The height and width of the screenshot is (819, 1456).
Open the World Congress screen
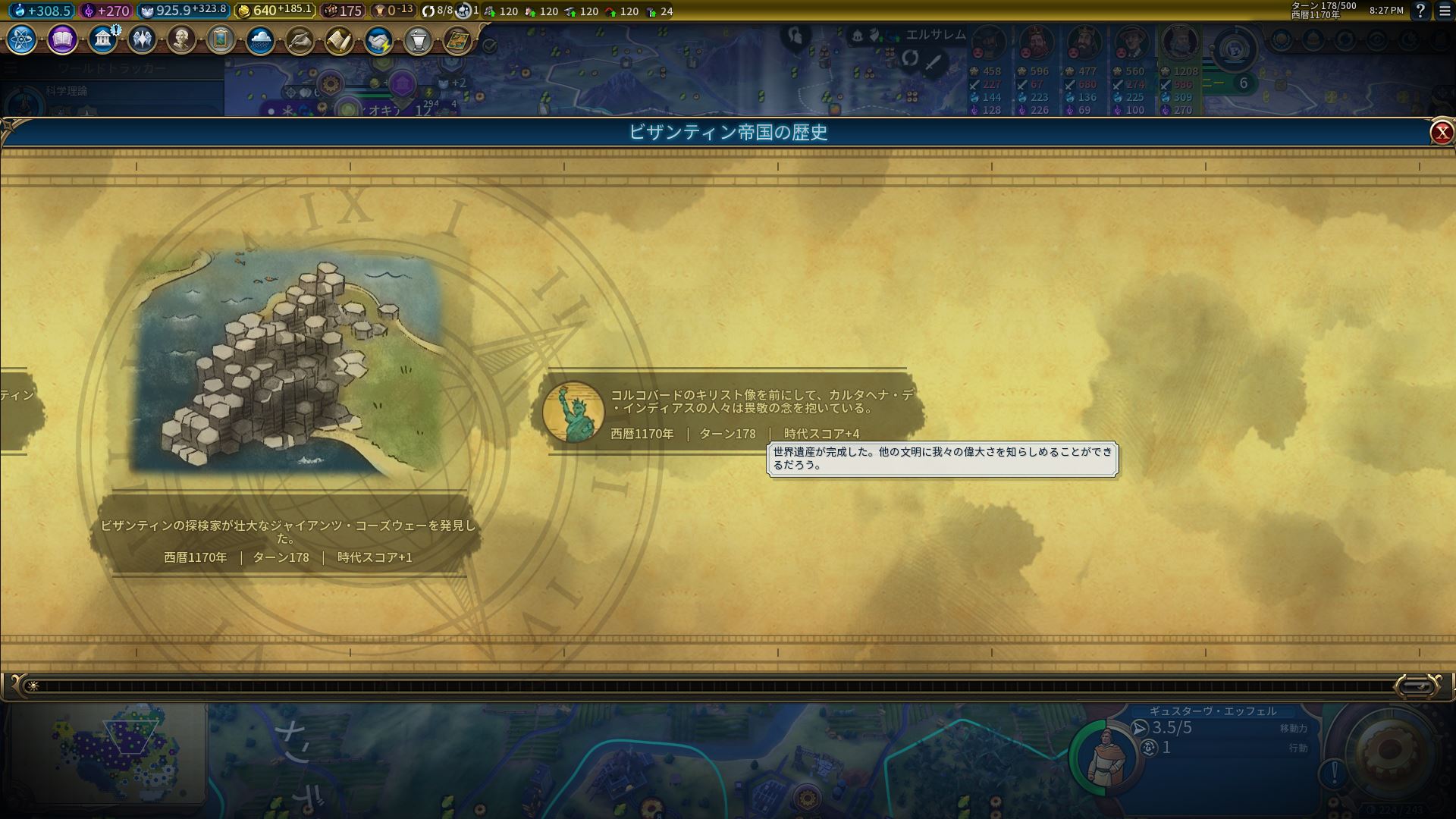point(419,42)
